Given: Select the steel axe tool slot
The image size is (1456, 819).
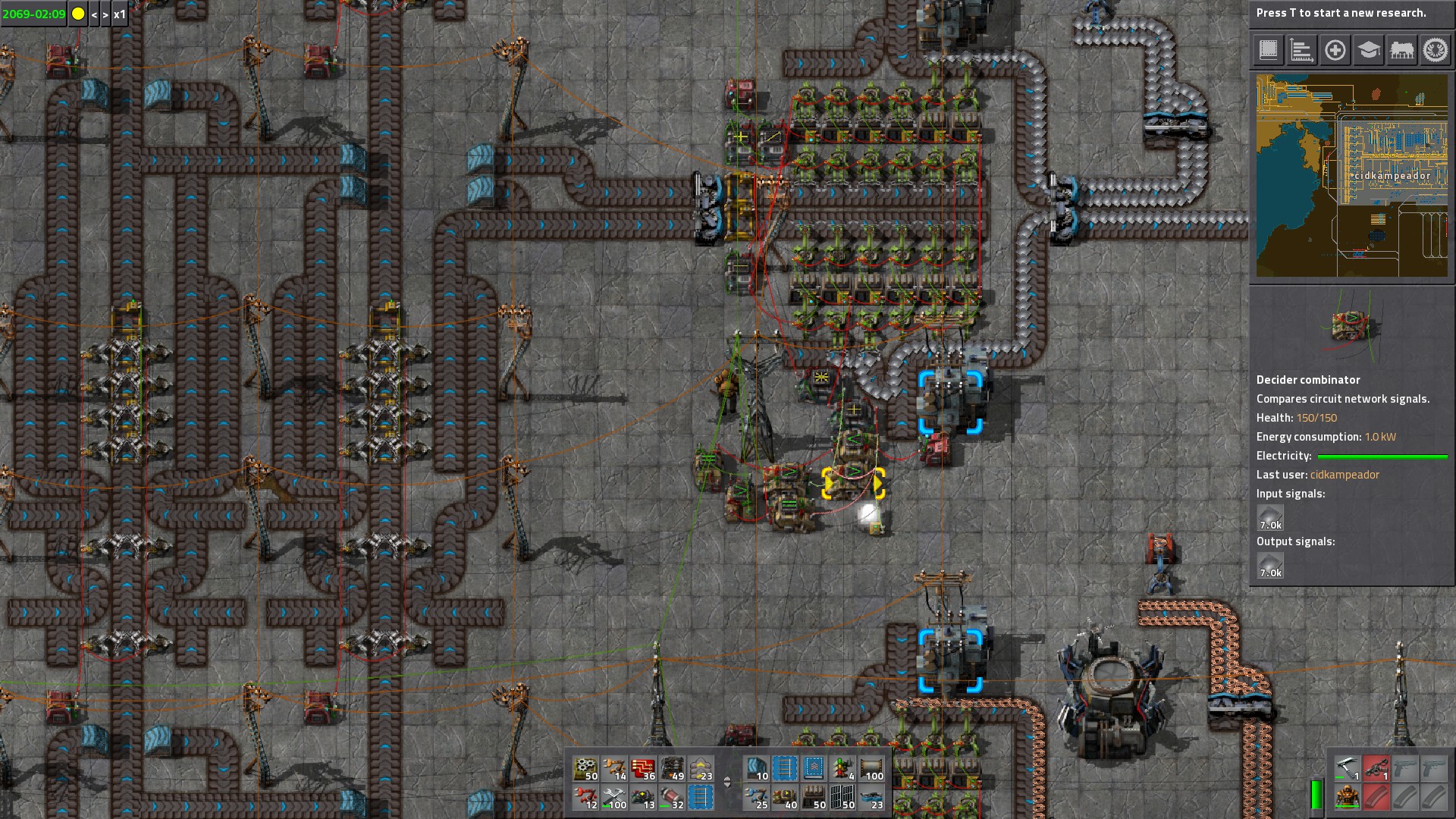Looking at the screenshot, I should pos(1347,769).
